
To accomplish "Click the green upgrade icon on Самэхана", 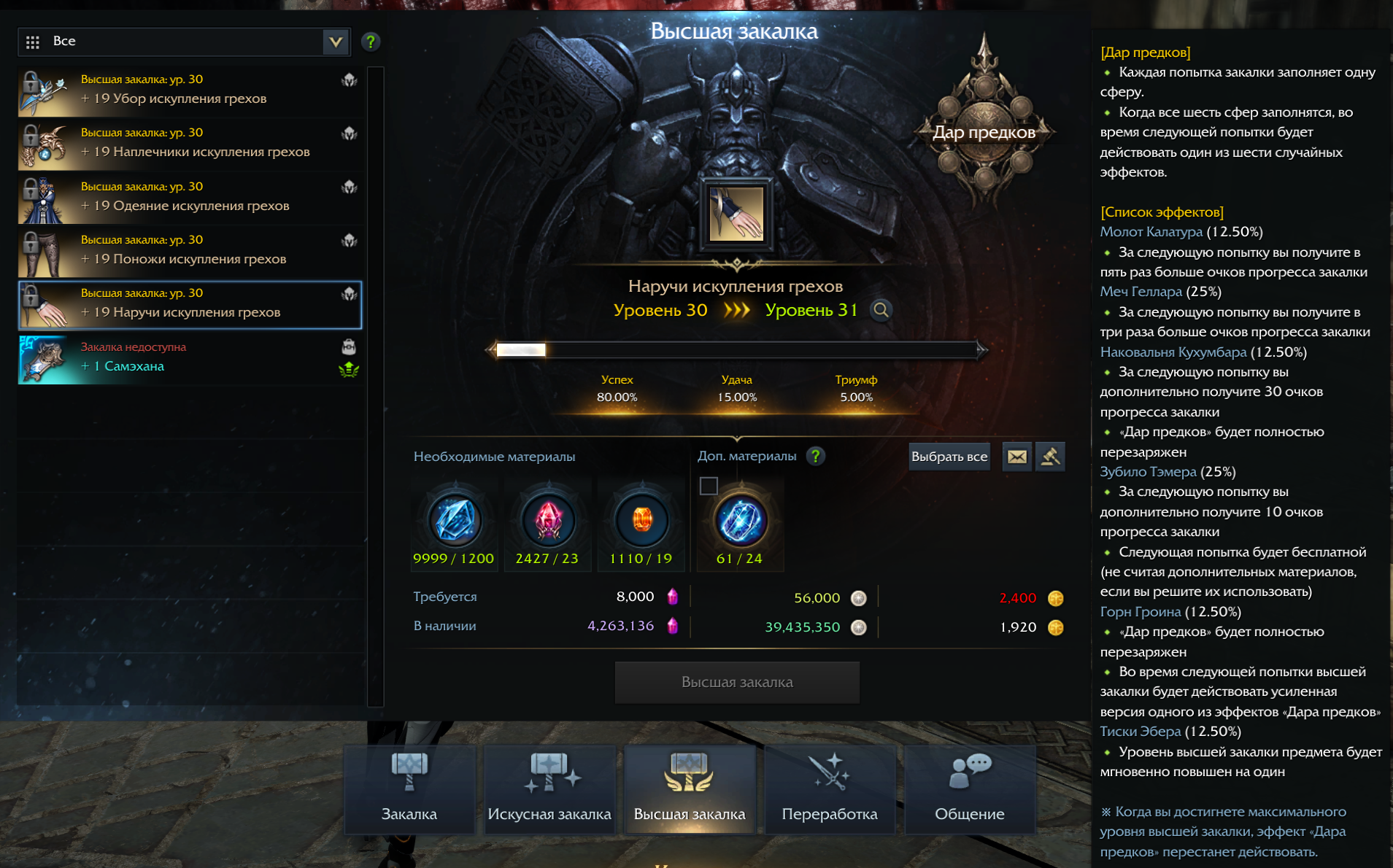I will point(350,369).
